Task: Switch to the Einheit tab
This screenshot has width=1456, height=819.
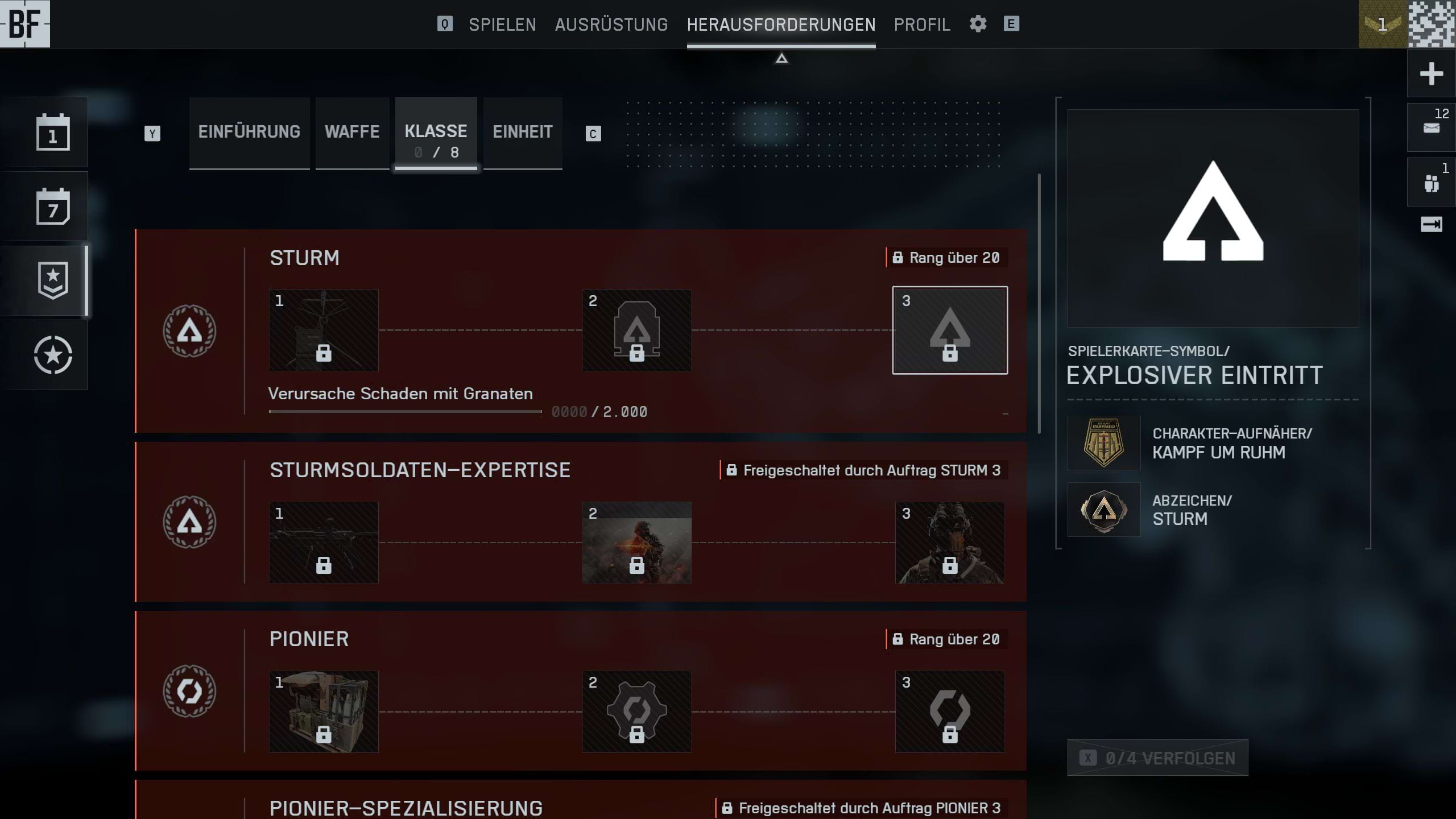Action: click(522, 132)
